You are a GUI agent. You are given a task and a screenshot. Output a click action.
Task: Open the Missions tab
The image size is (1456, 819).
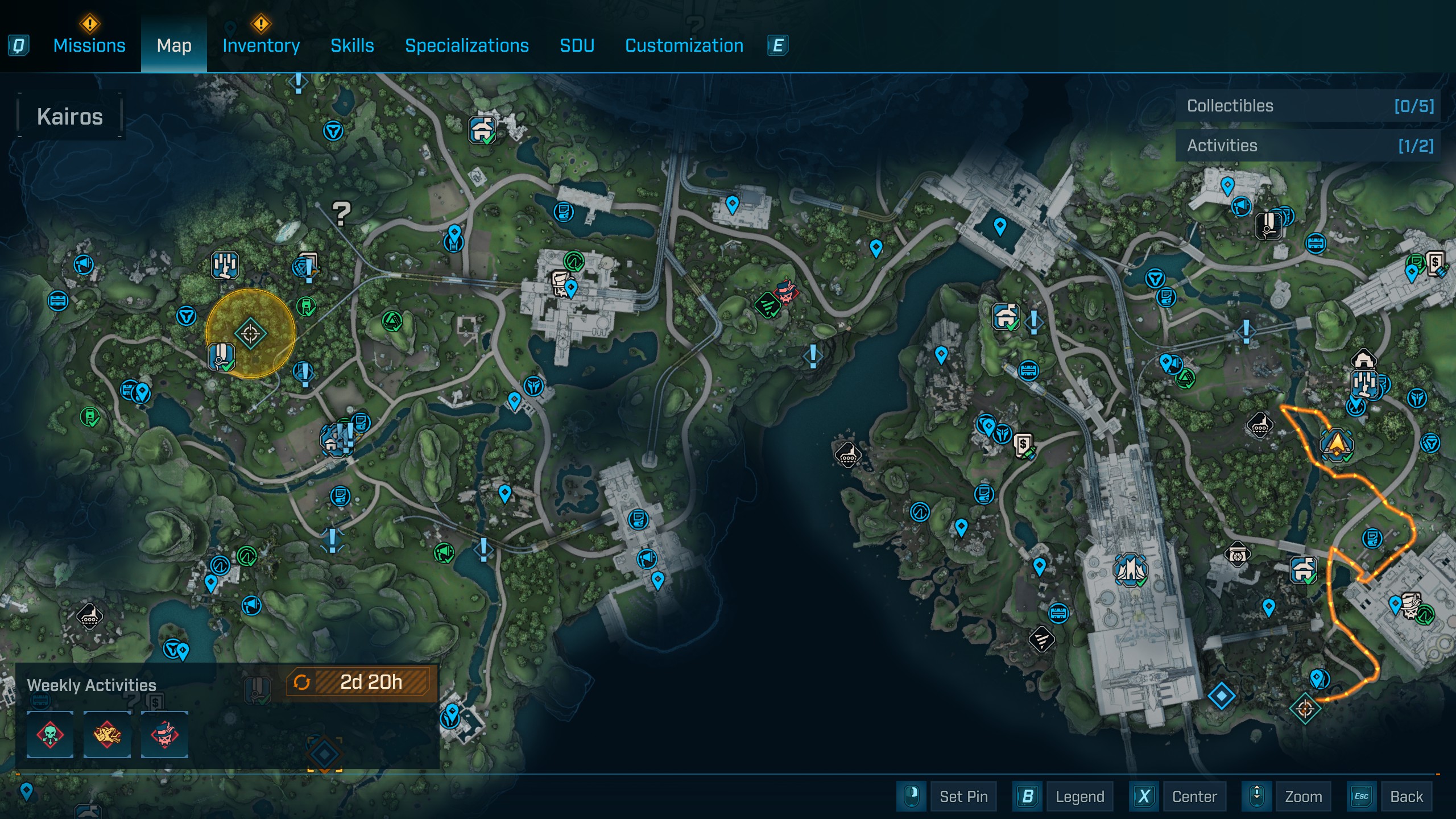tap(89, 45)
